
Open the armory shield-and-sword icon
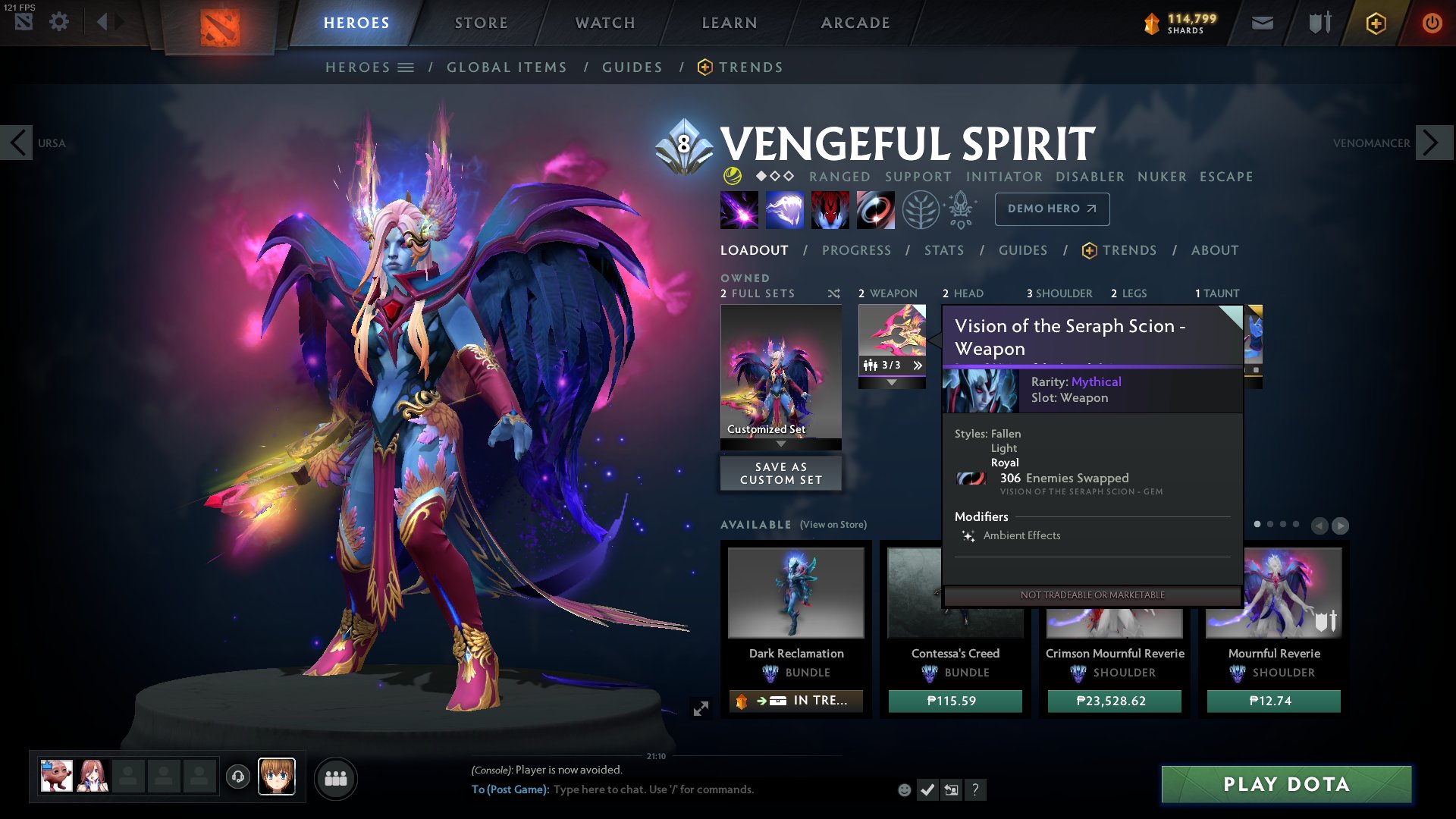tap(1319, 22)
